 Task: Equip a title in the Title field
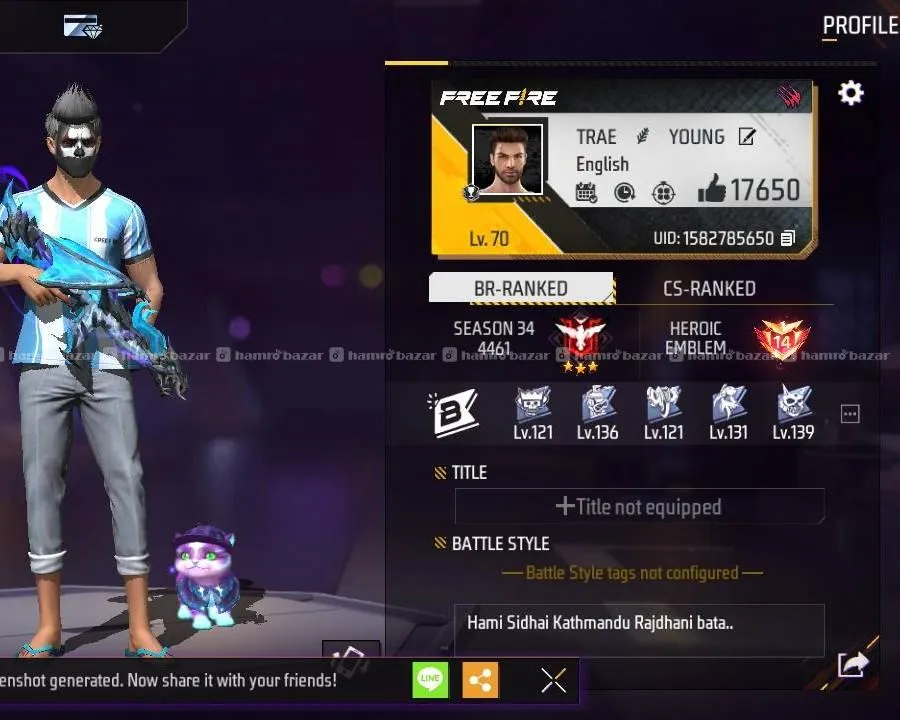click(639, 507)
